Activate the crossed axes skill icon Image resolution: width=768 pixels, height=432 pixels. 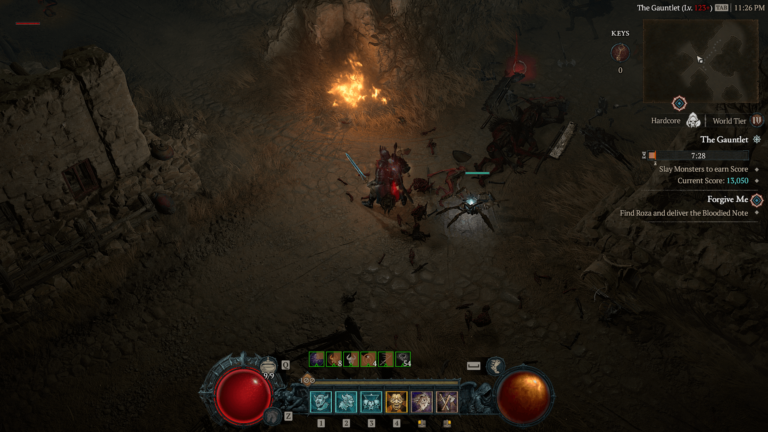446,401
